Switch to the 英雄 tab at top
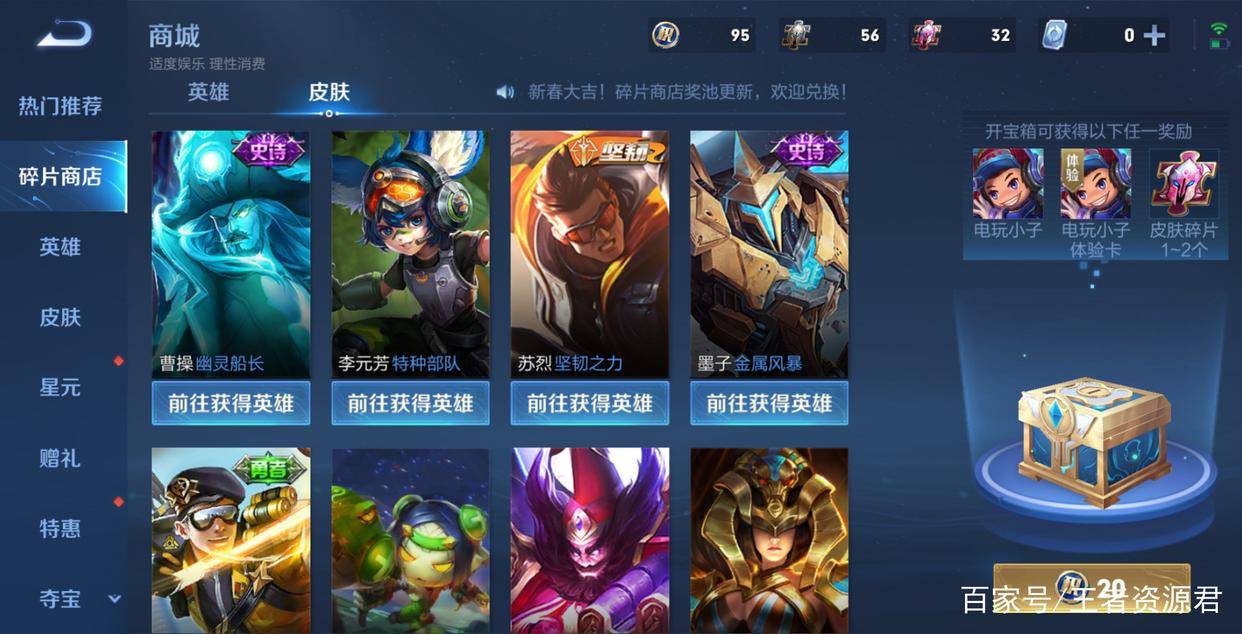This screenshot has width=1242, height=634. [208, 92]
